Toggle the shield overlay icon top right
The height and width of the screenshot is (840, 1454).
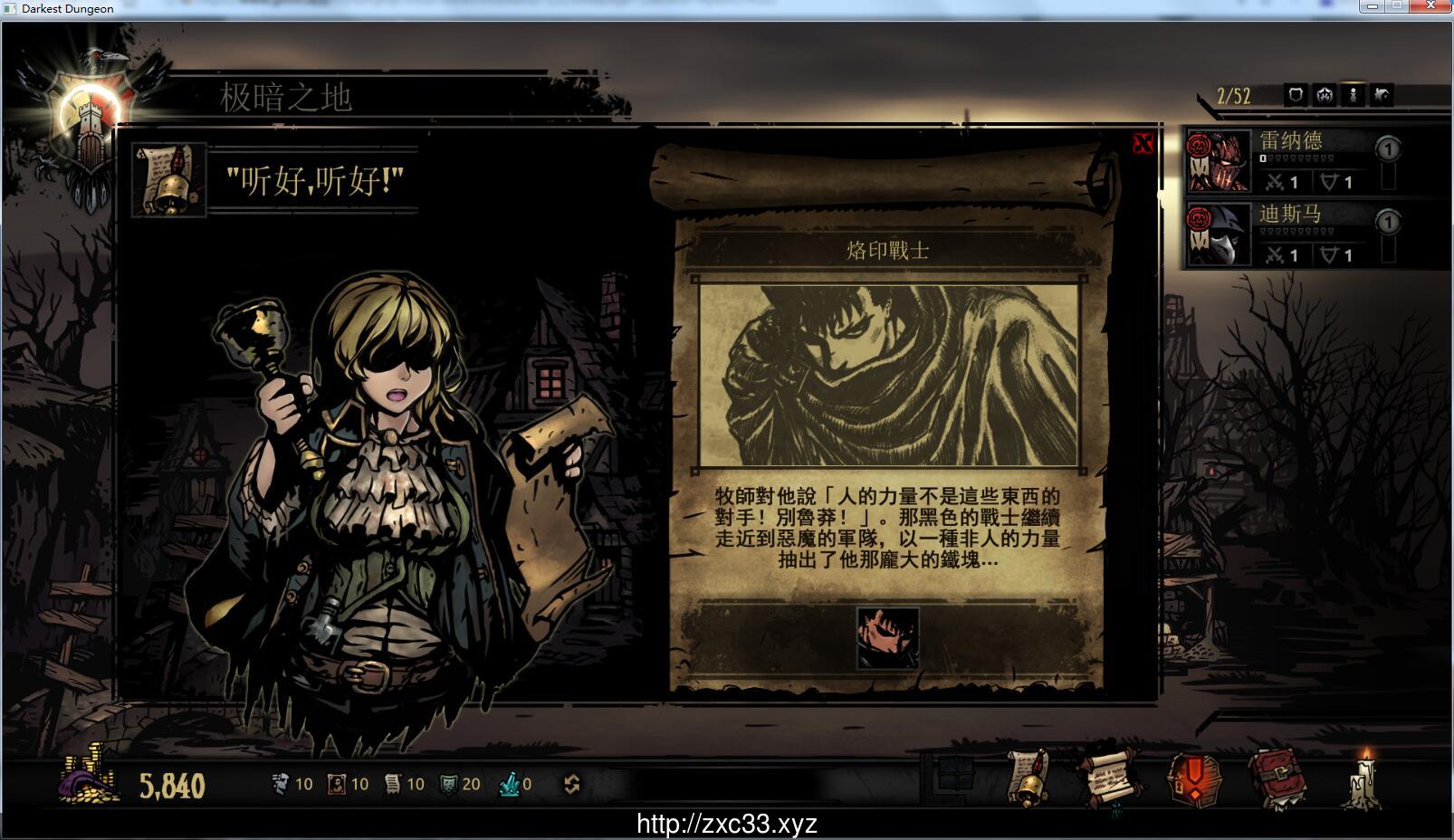tap(1296, 95)
